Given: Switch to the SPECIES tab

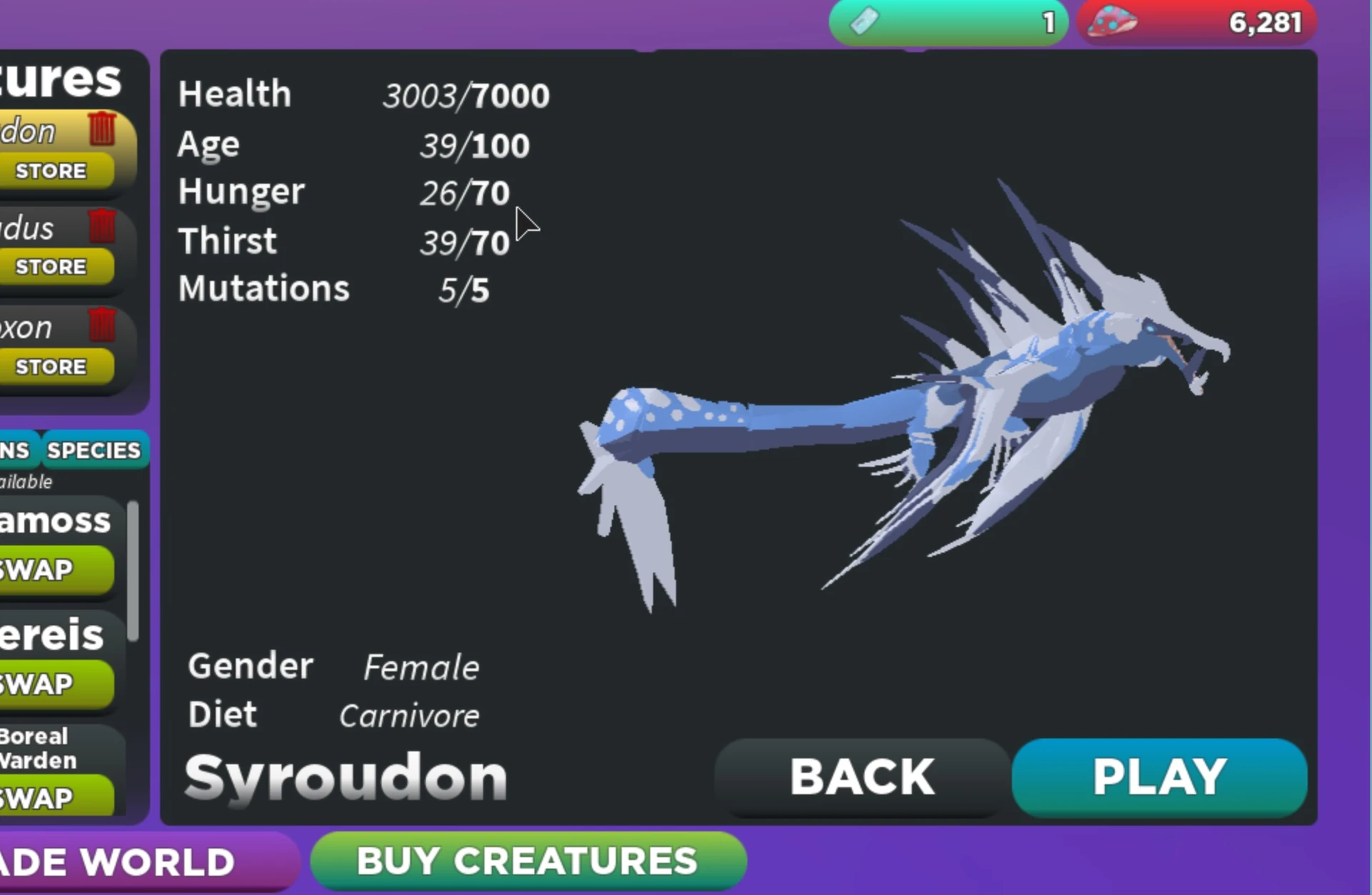Looking at the screenshot, I should click(x=94, y=450).
